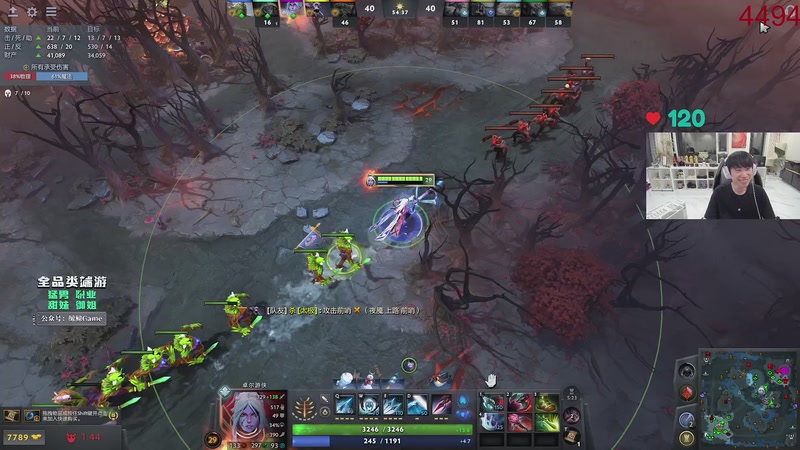The height and width of the screenshot is (450, 800).
Task: Cast the Multishot ability
Action: pyautogui.click(x=393, y=404)
